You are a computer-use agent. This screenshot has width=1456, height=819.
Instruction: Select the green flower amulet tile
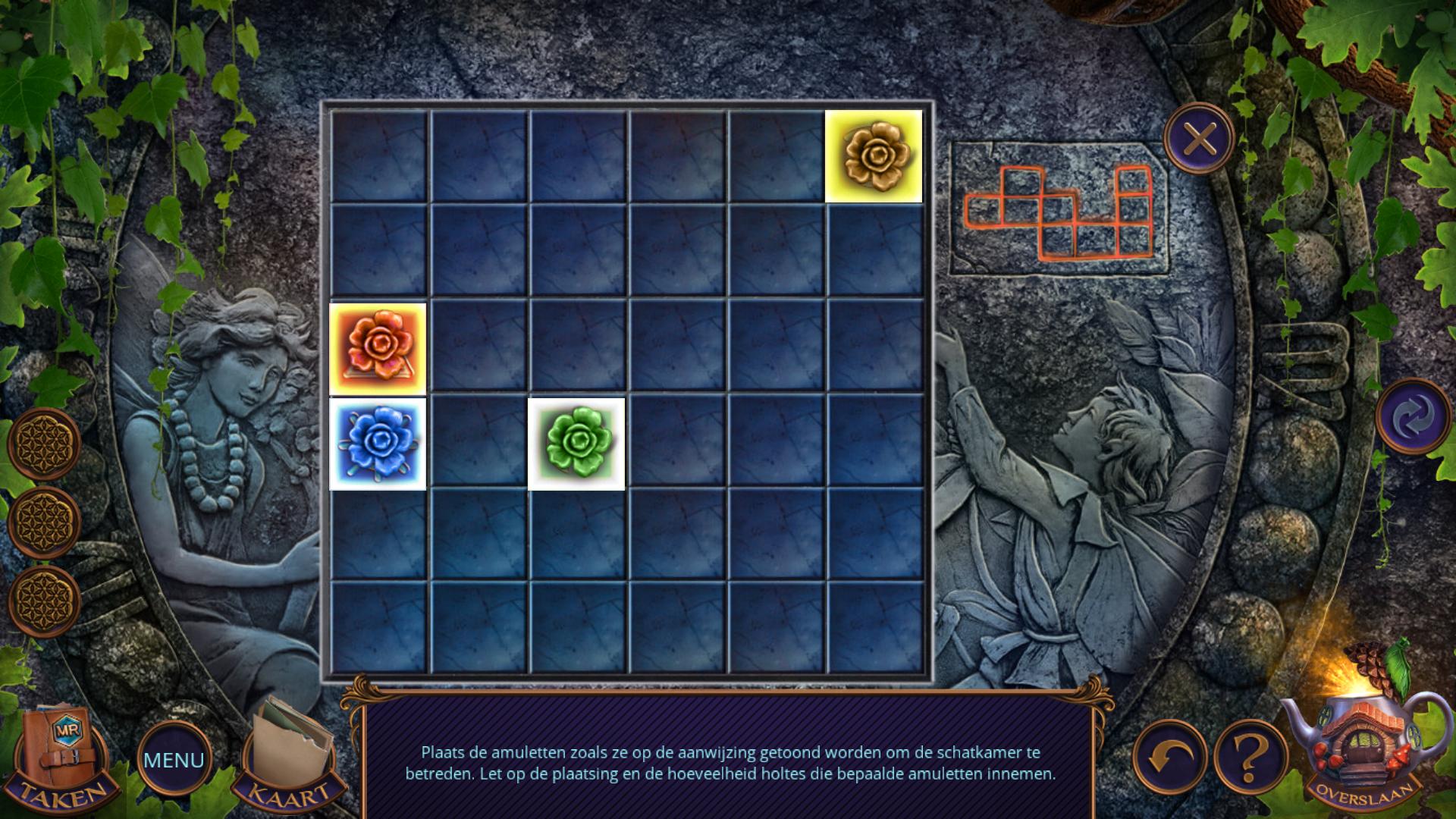point(576,444)
